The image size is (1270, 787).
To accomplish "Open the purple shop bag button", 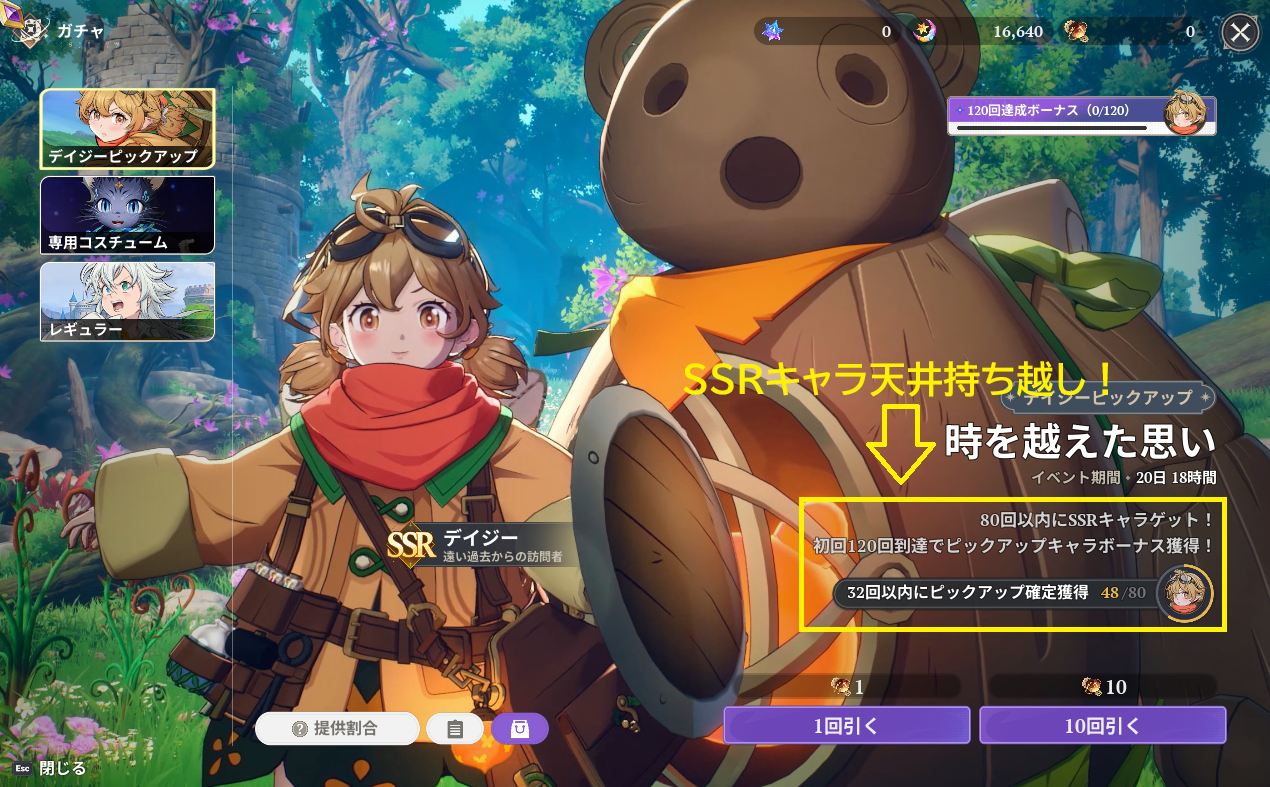I will point(519,729).
